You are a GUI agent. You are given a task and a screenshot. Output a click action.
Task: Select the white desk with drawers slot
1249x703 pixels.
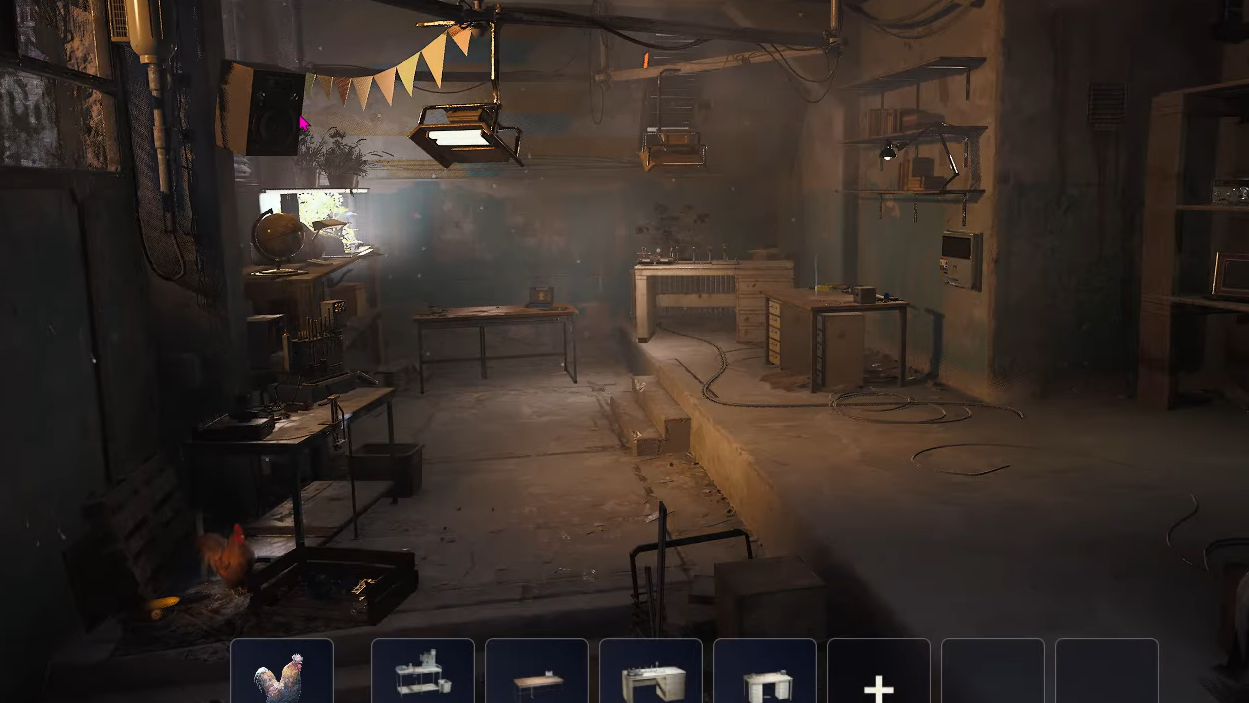pos(765,673)
